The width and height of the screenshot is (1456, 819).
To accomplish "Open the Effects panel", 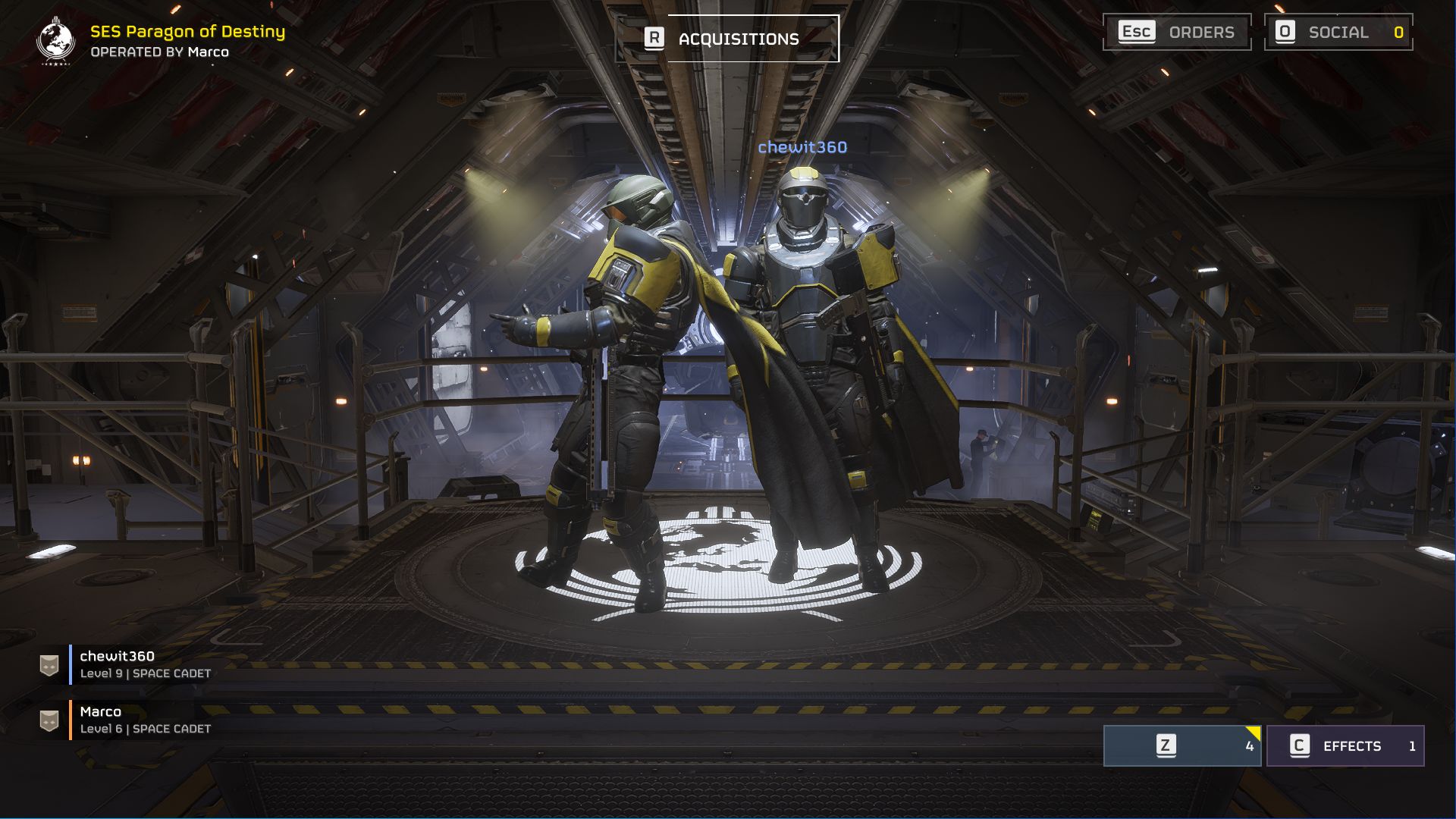I will (x=1345, y=746).
